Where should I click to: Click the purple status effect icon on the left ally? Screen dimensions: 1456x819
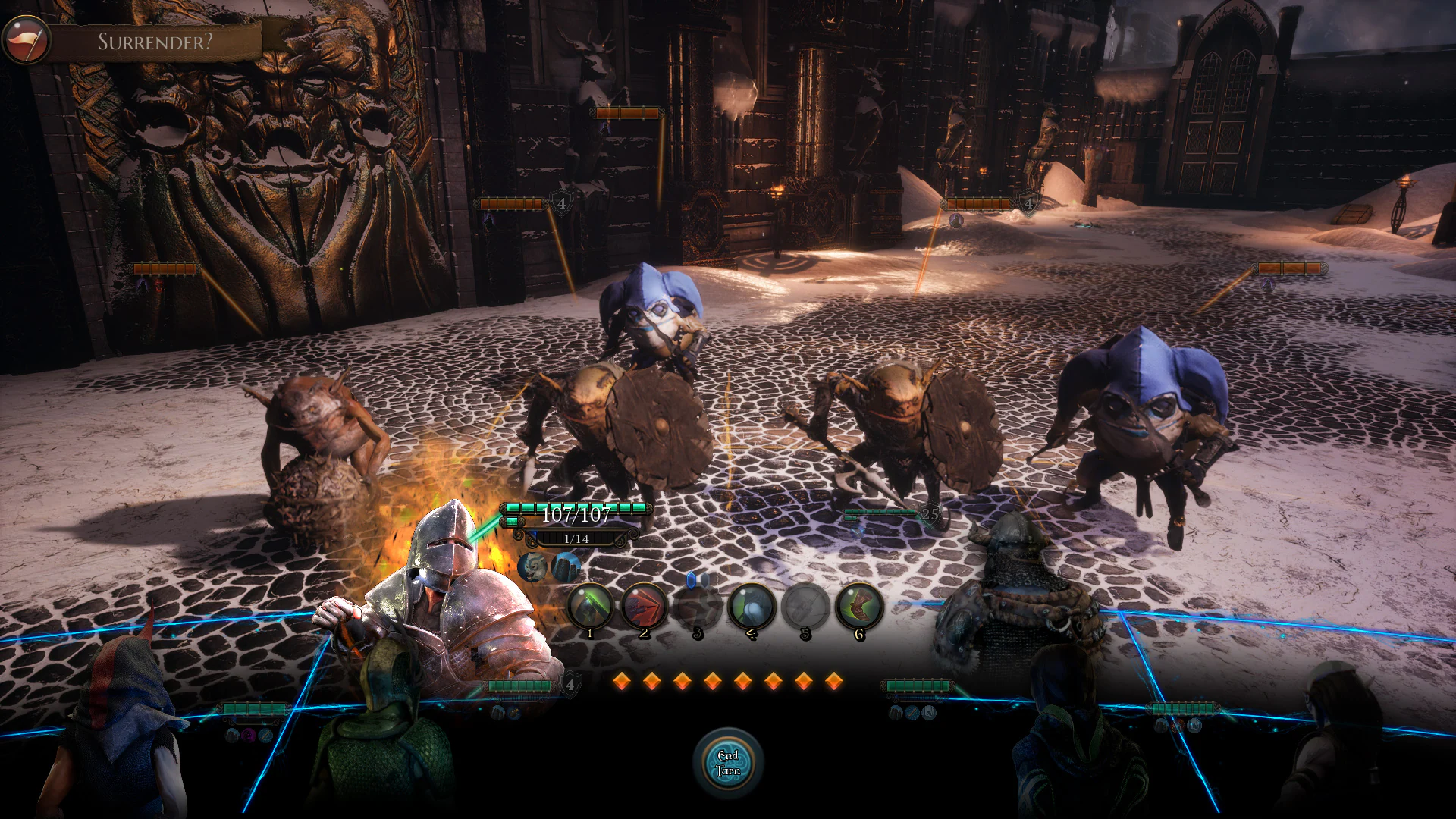pos(248,734)
